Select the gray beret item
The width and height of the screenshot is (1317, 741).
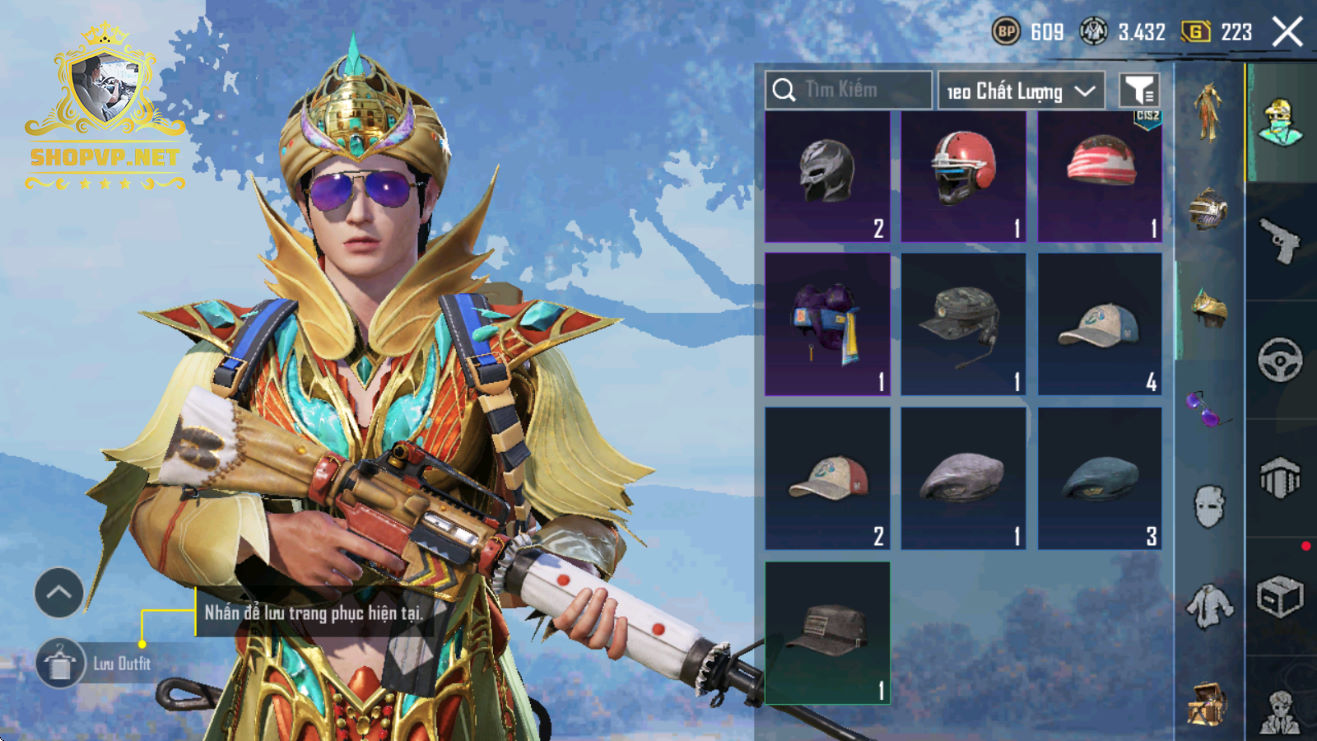(963, 478)
